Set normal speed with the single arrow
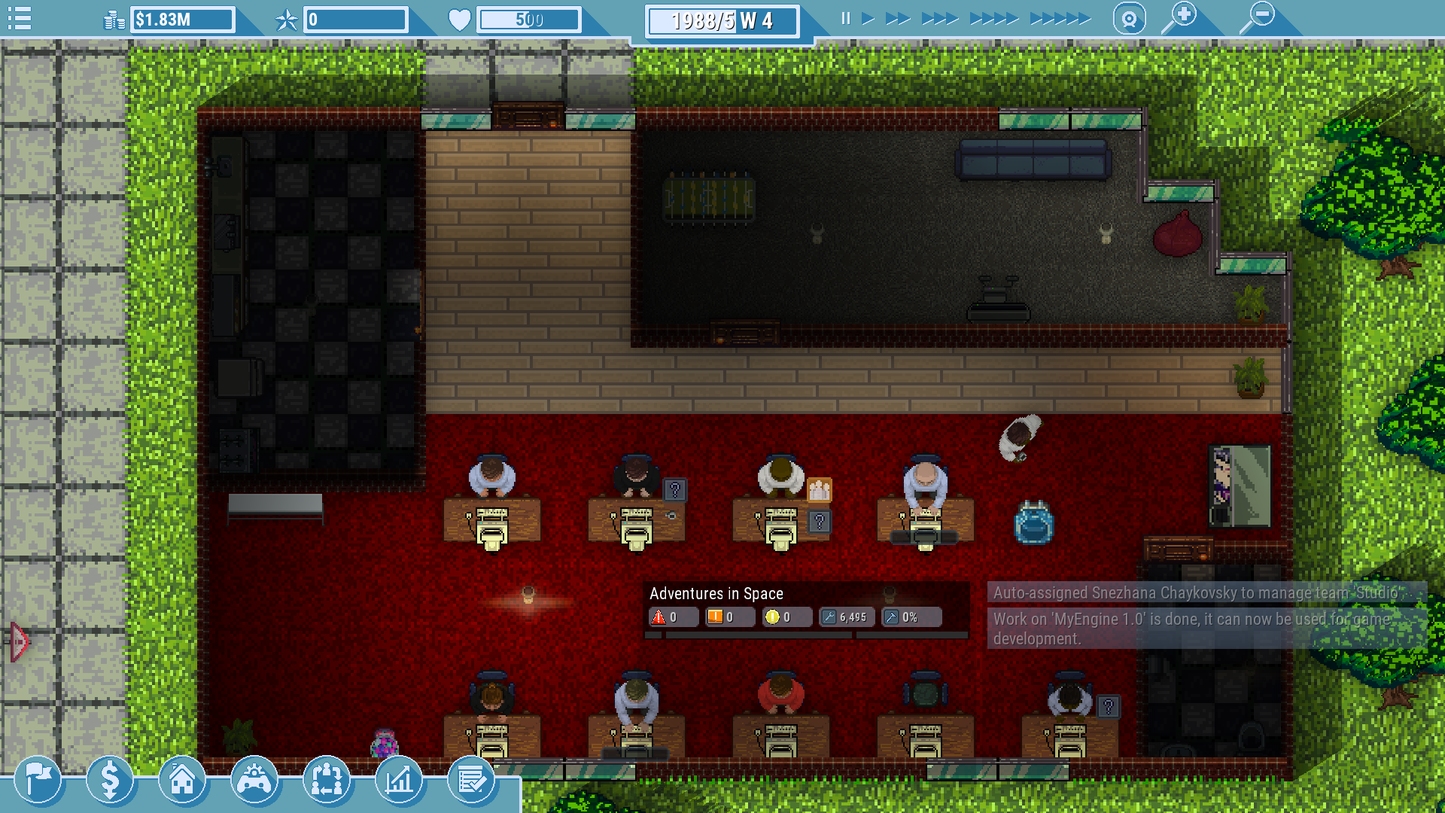1445x813 pixels. pyautogui.click(x=866, y=17)
